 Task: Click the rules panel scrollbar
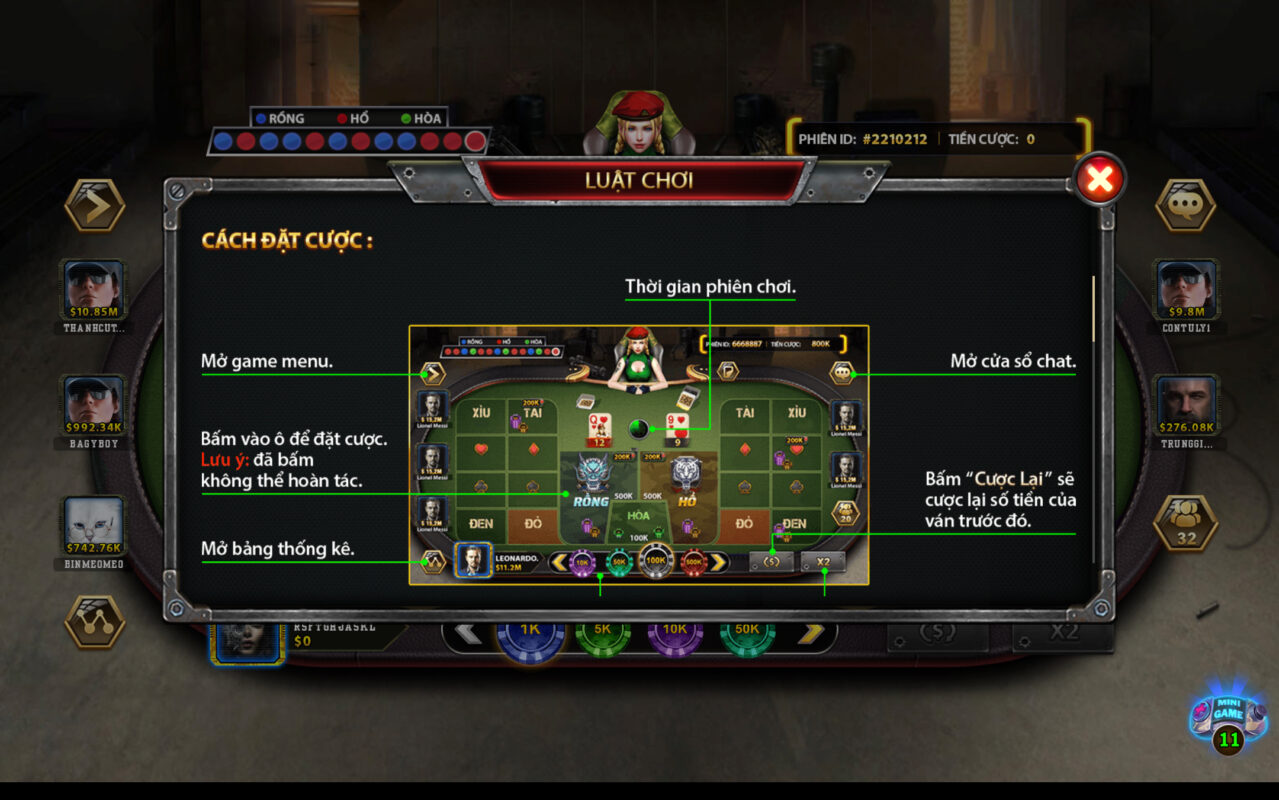[1093, 310]
